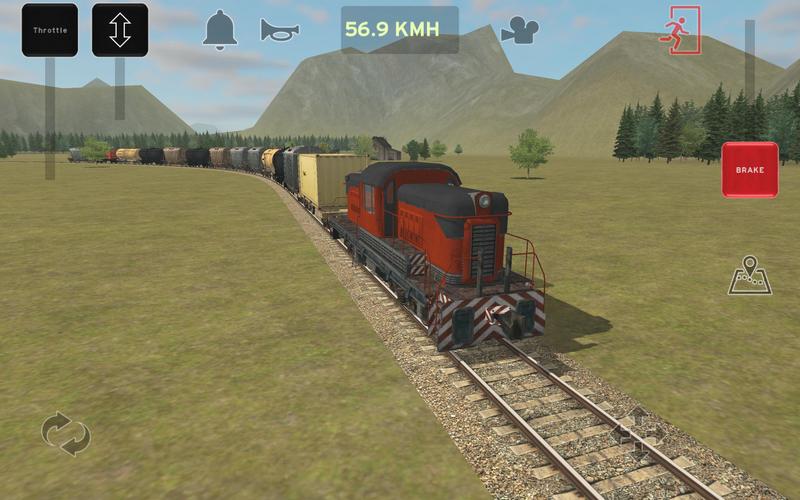Ring the locomotive bell

coord(220,30)
